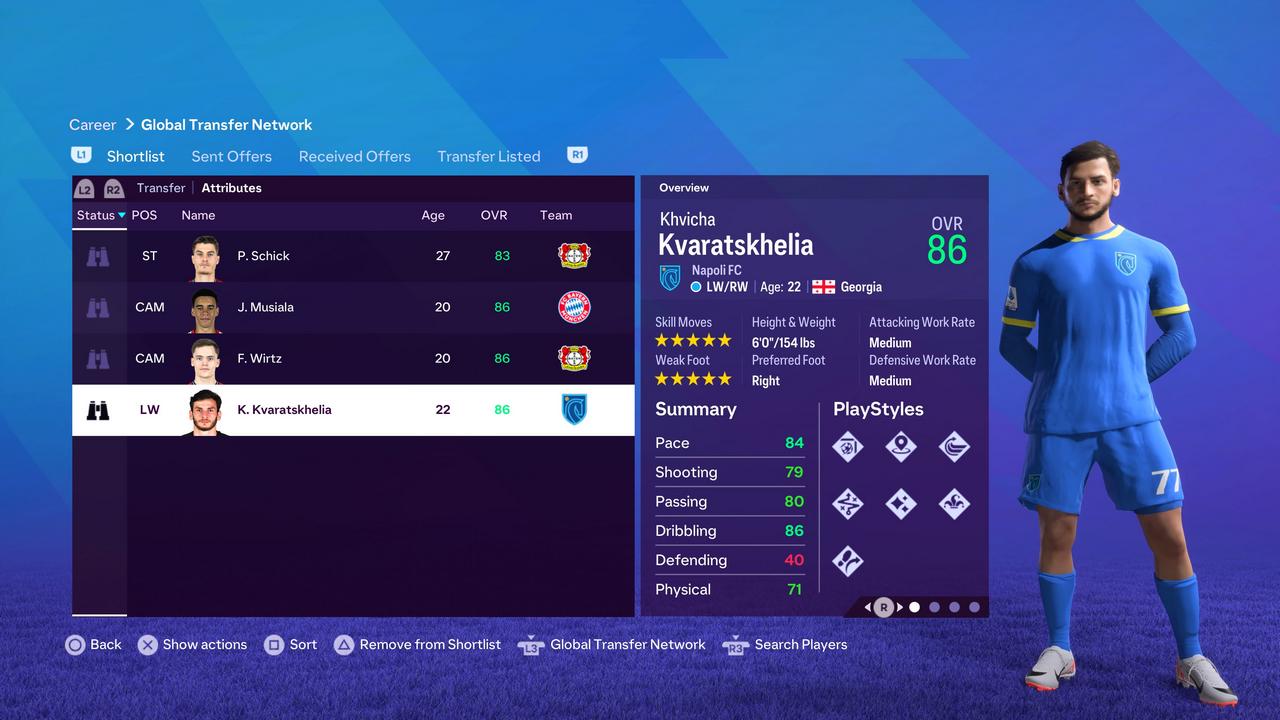
Task: Remove from Shortlist
Action: [417, 645]
